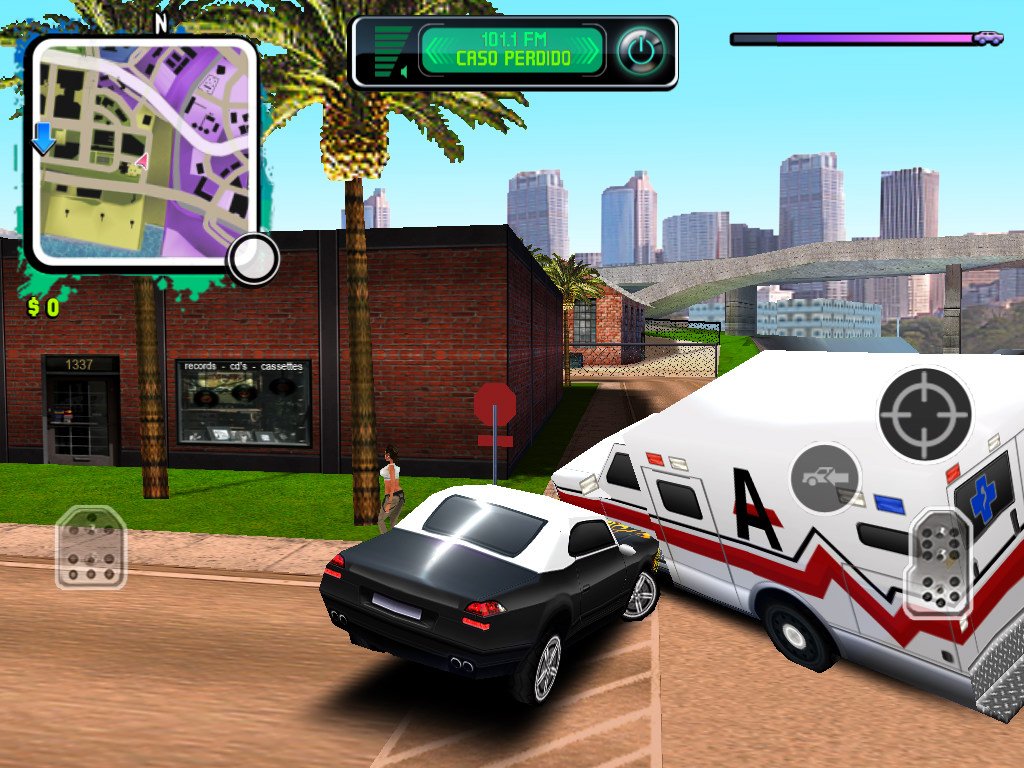Tap the round white button on the minimap

252,260
